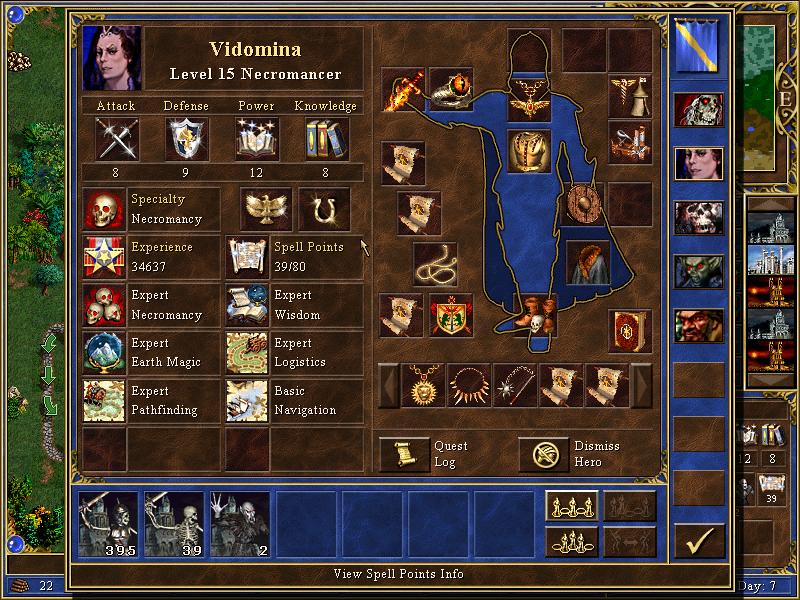This screenshot has height=600, width=800.
Task: Dismiss the hero Vidomina
Action: [543, 455]
